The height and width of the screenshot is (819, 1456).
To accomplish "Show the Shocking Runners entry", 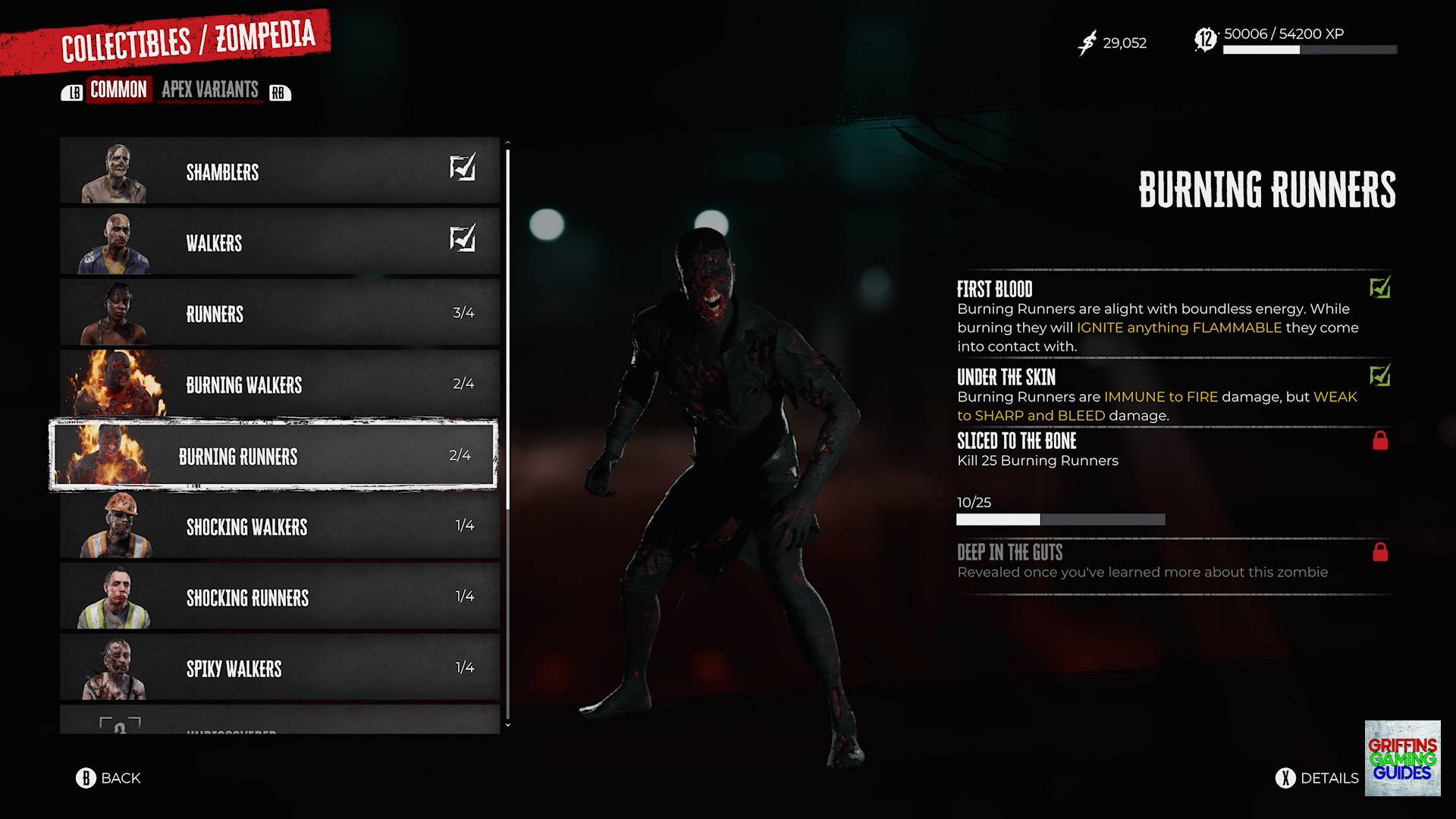I will pos(279,597).
